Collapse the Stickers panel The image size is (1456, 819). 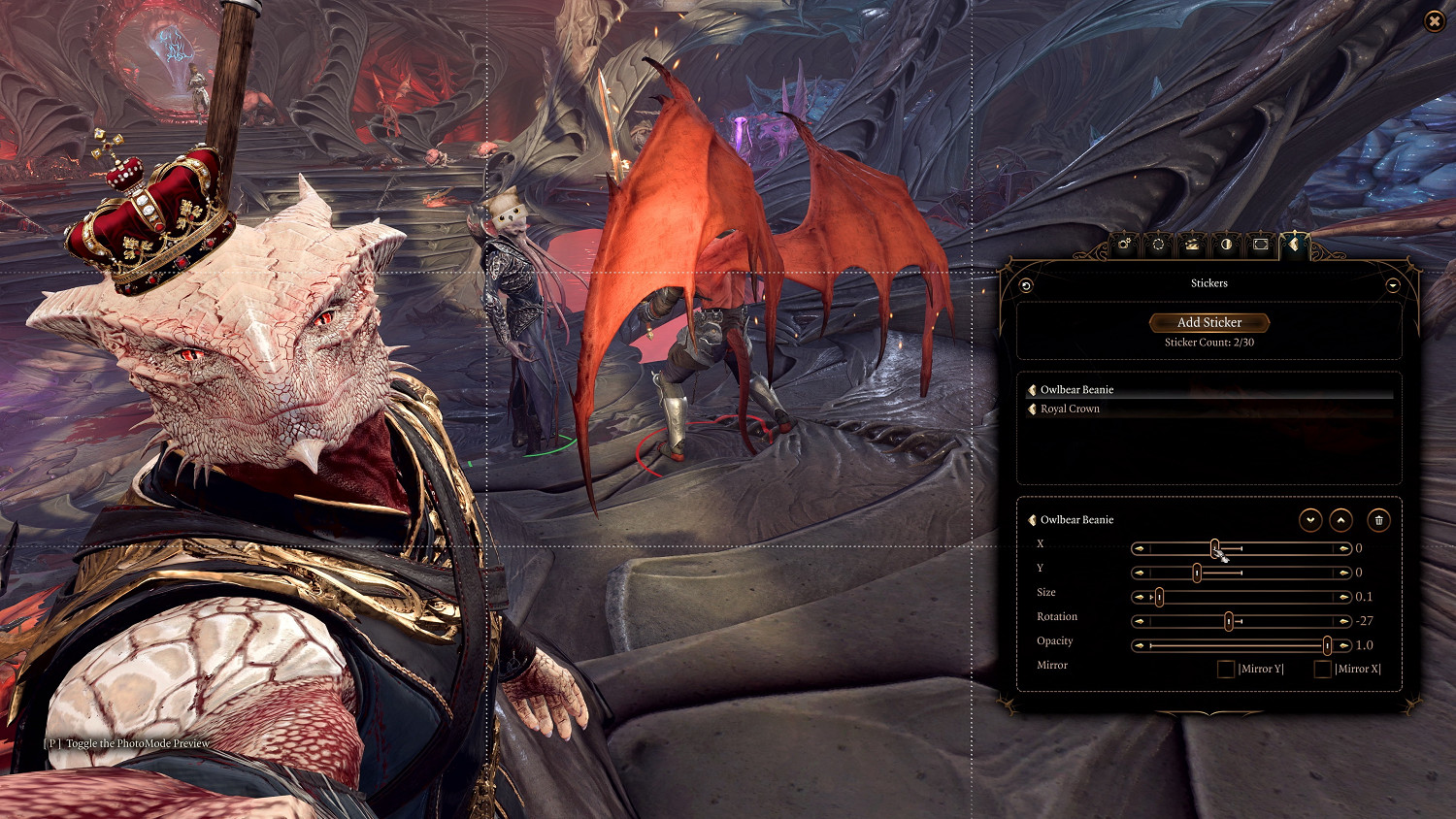pyautogui.click(x=1393, y=285)
